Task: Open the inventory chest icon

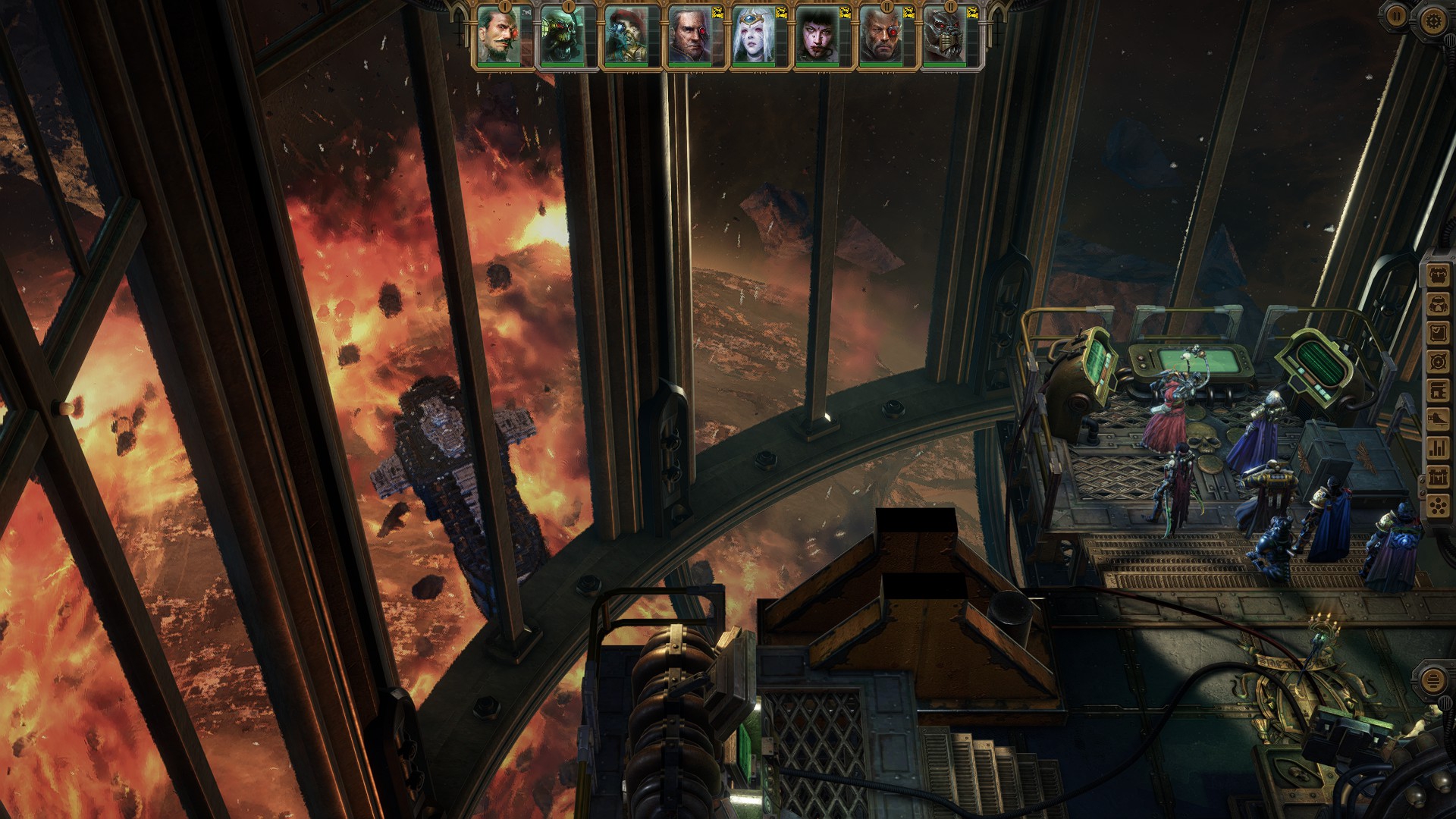Action: 1437,275
